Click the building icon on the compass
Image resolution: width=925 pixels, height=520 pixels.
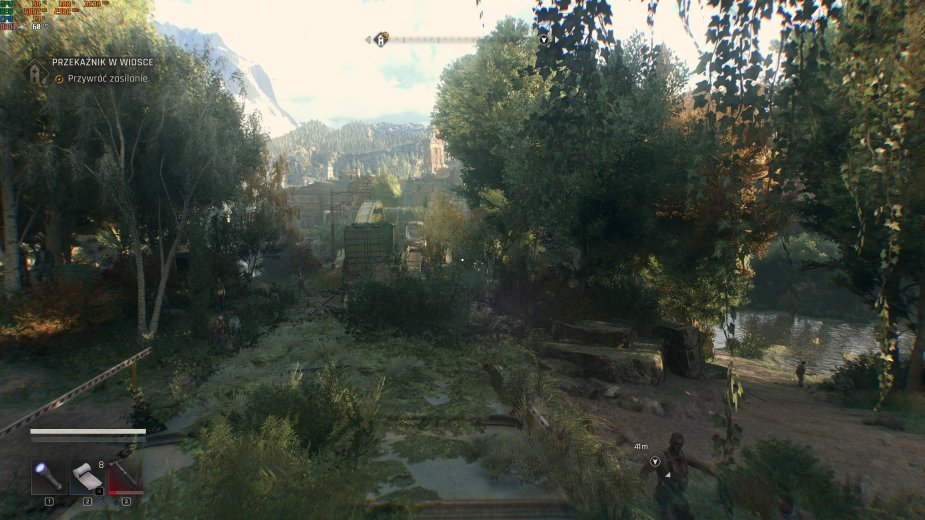coord(381,40)
